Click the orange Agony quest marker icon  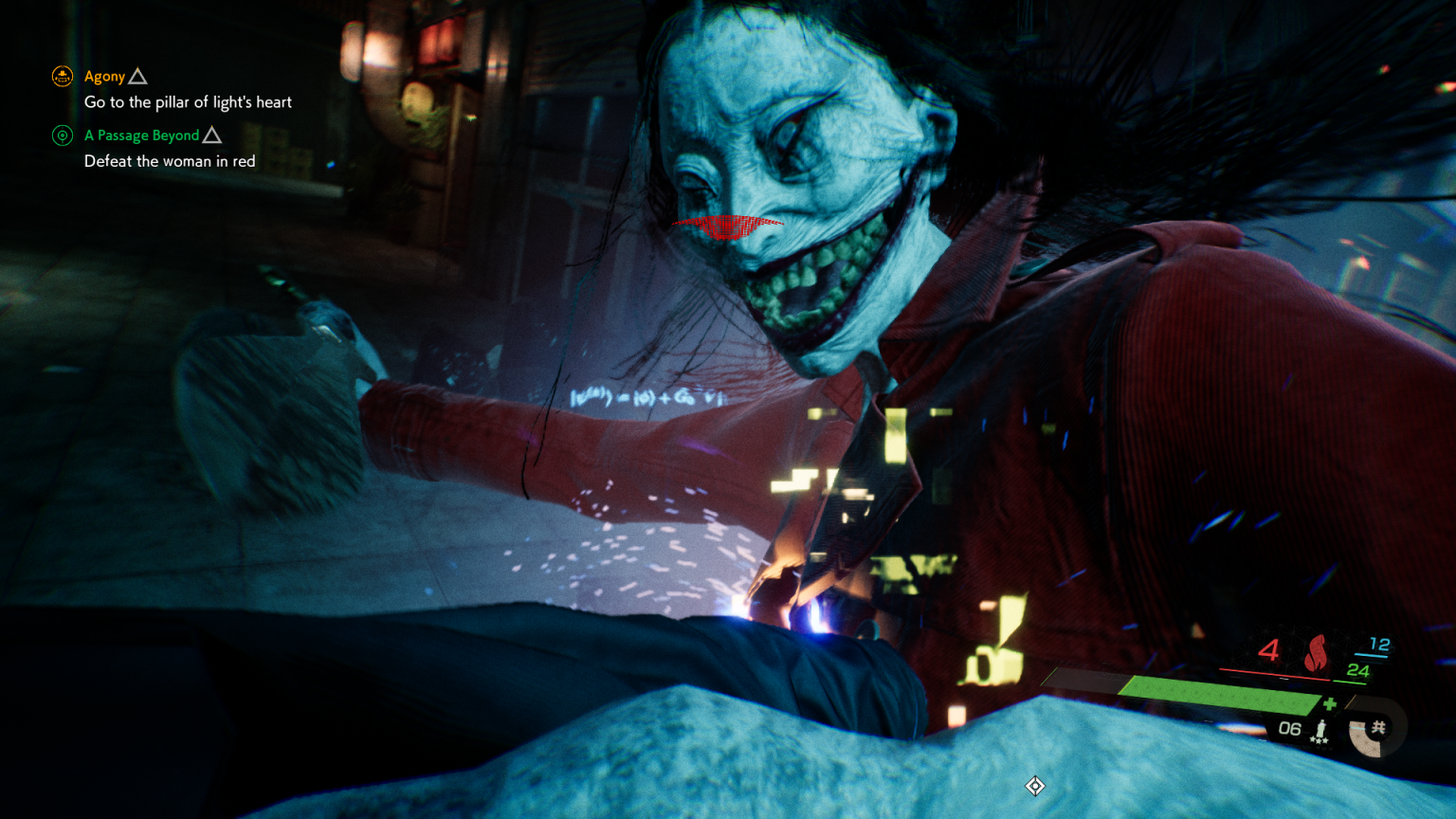click(62, 75)
